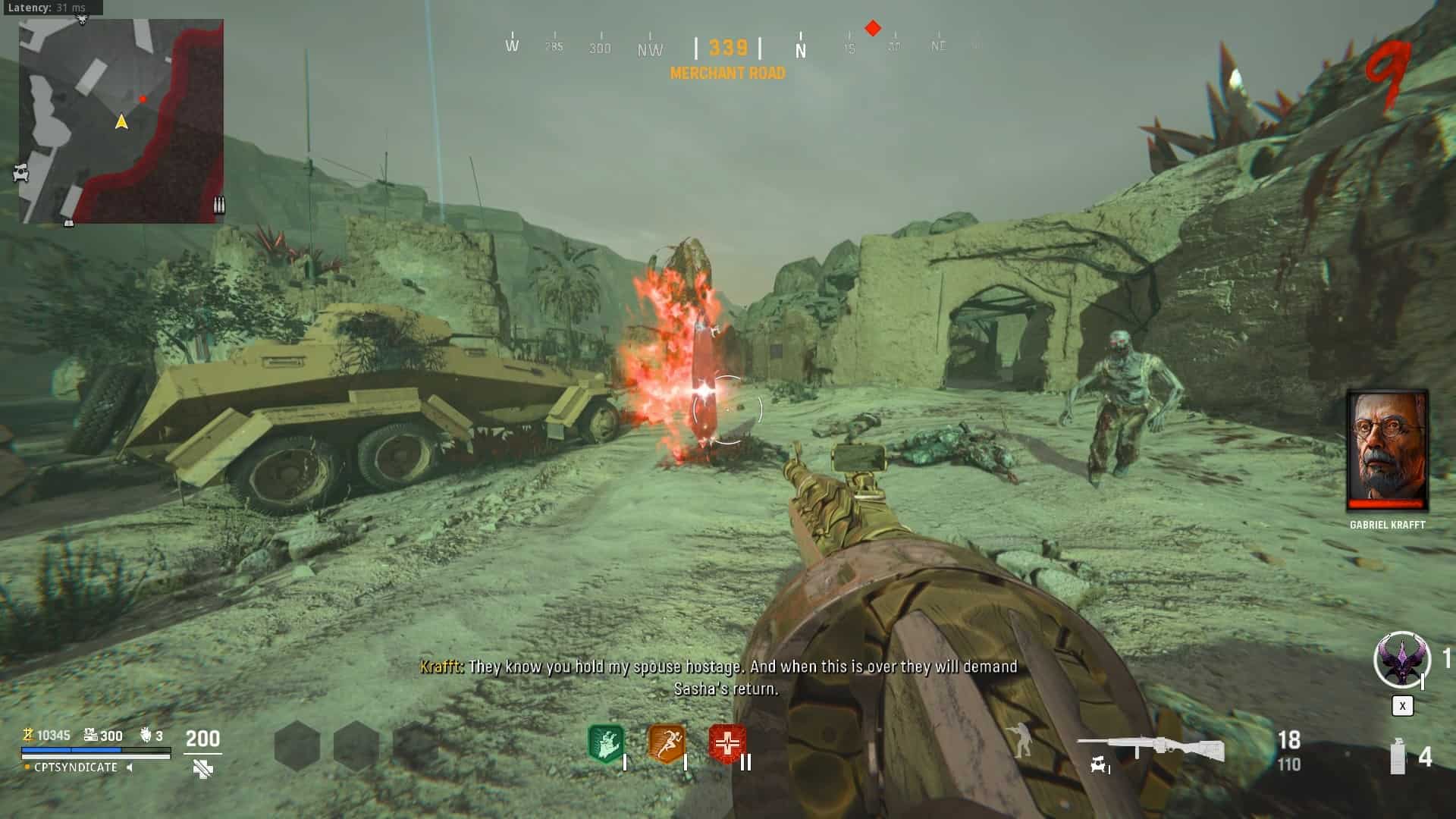Viewport: 1456px width, 819px height.
Task: Click the Gabriel Krafft portrait
Action: pos(1387,450)
